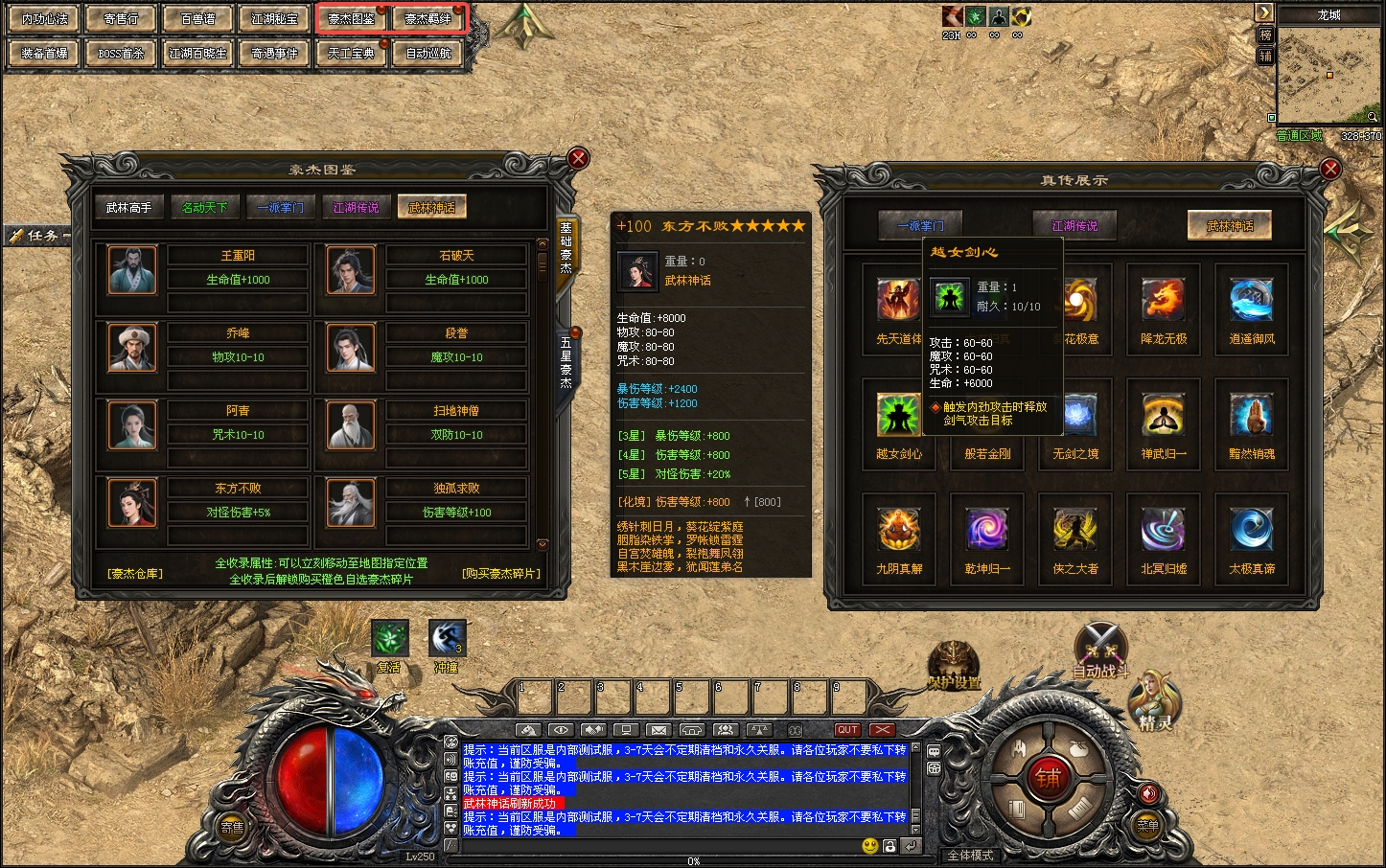
Task: Select the 名动天下 tab
Action: [205, 207]
